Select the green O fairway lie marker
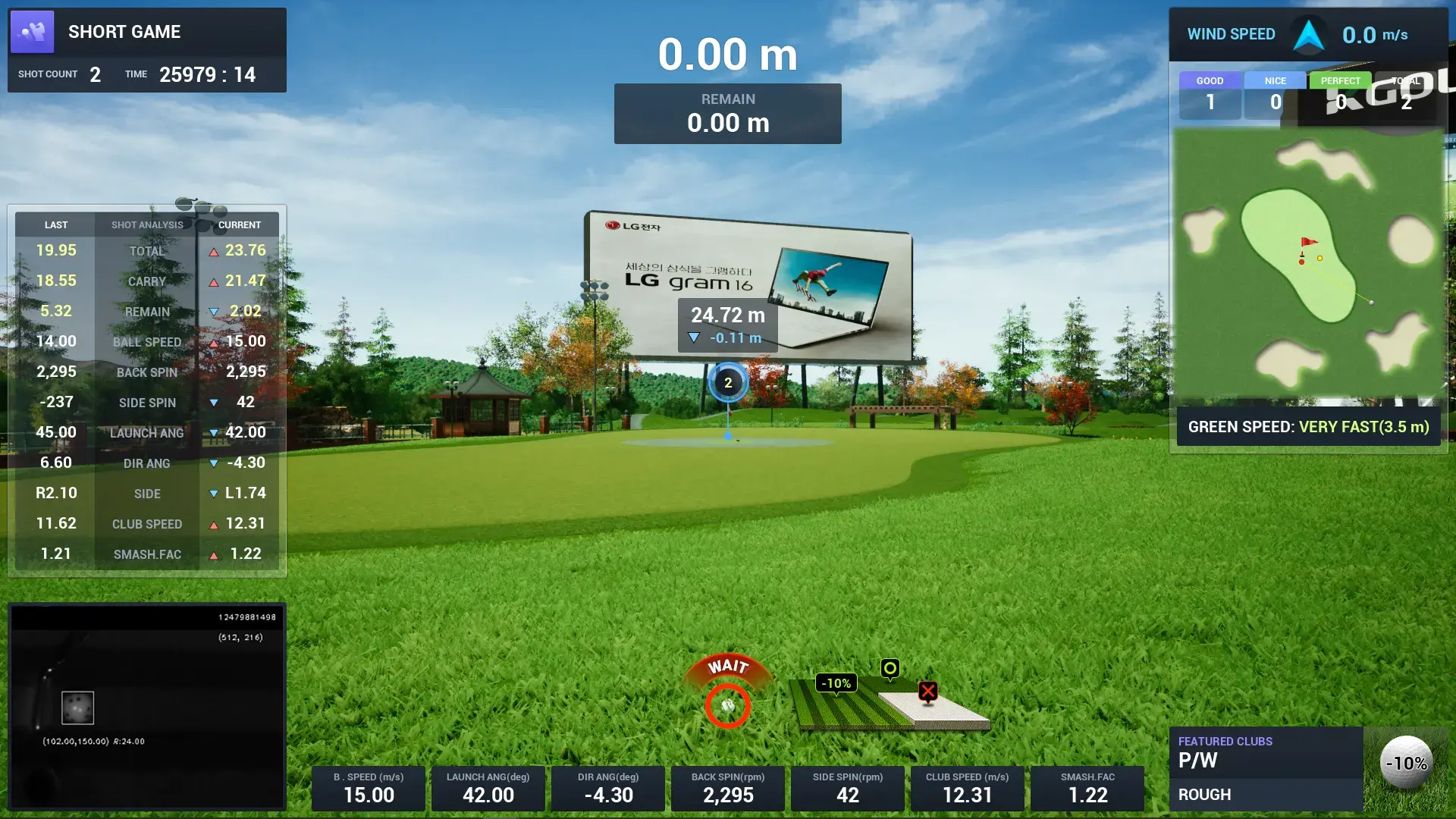 coord(889,670)
